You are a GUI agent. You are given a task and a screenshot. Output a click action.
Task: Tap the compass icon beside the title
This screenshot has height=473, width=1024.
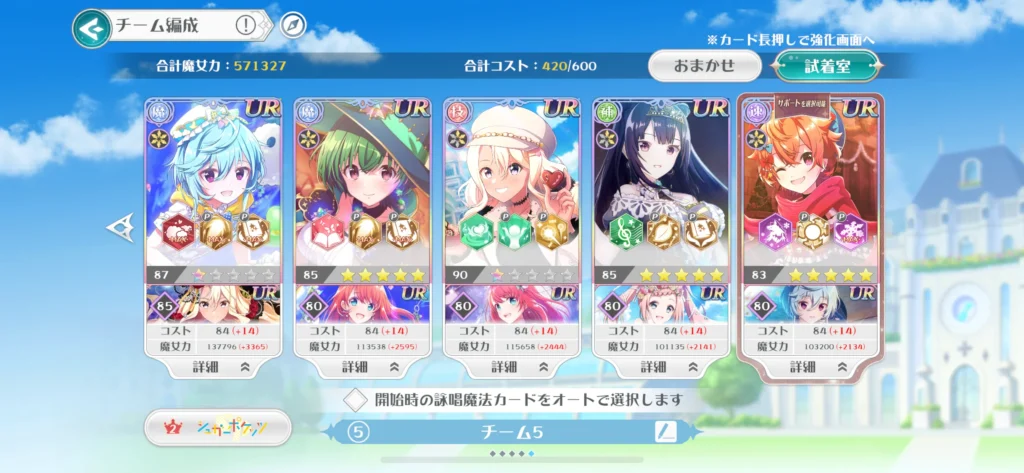pyautogui.click(x=292, y=26)
